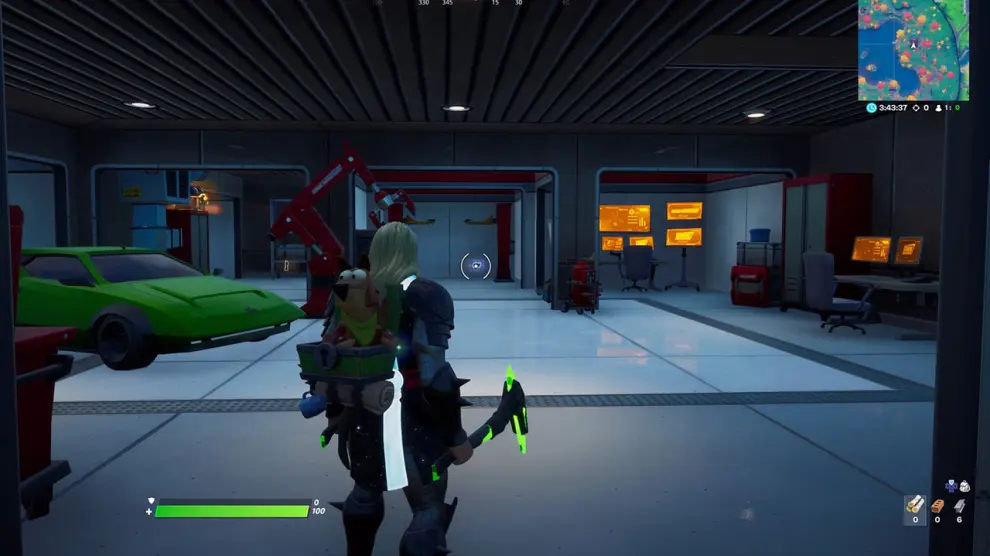The width and height of the screenshot is (990, 556).
Task: Select the brick building material slot
Action: (x=938, y=505)
